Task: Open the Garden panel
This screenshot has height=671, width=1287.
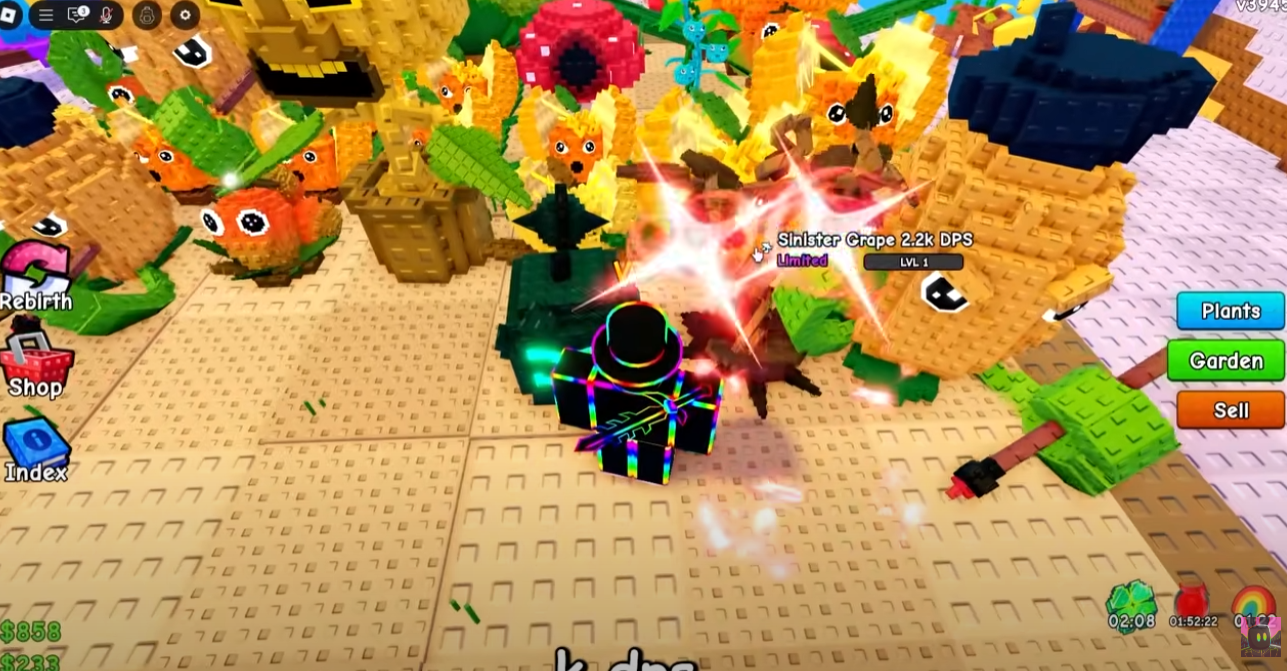Action: point(1225,361)
